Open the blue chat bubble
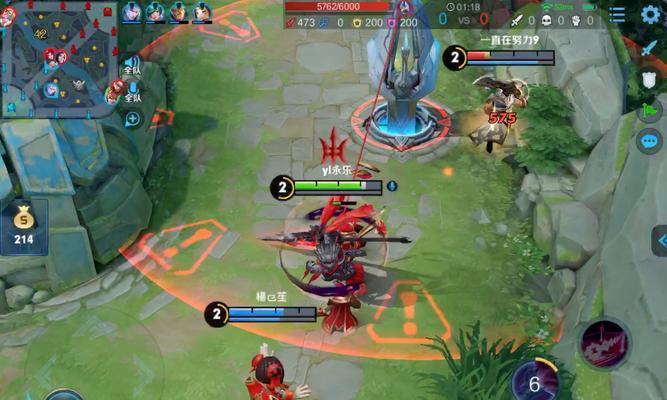The width and height of the screenshot is (667, 400). pyautogui.click(x=650, y=141)
